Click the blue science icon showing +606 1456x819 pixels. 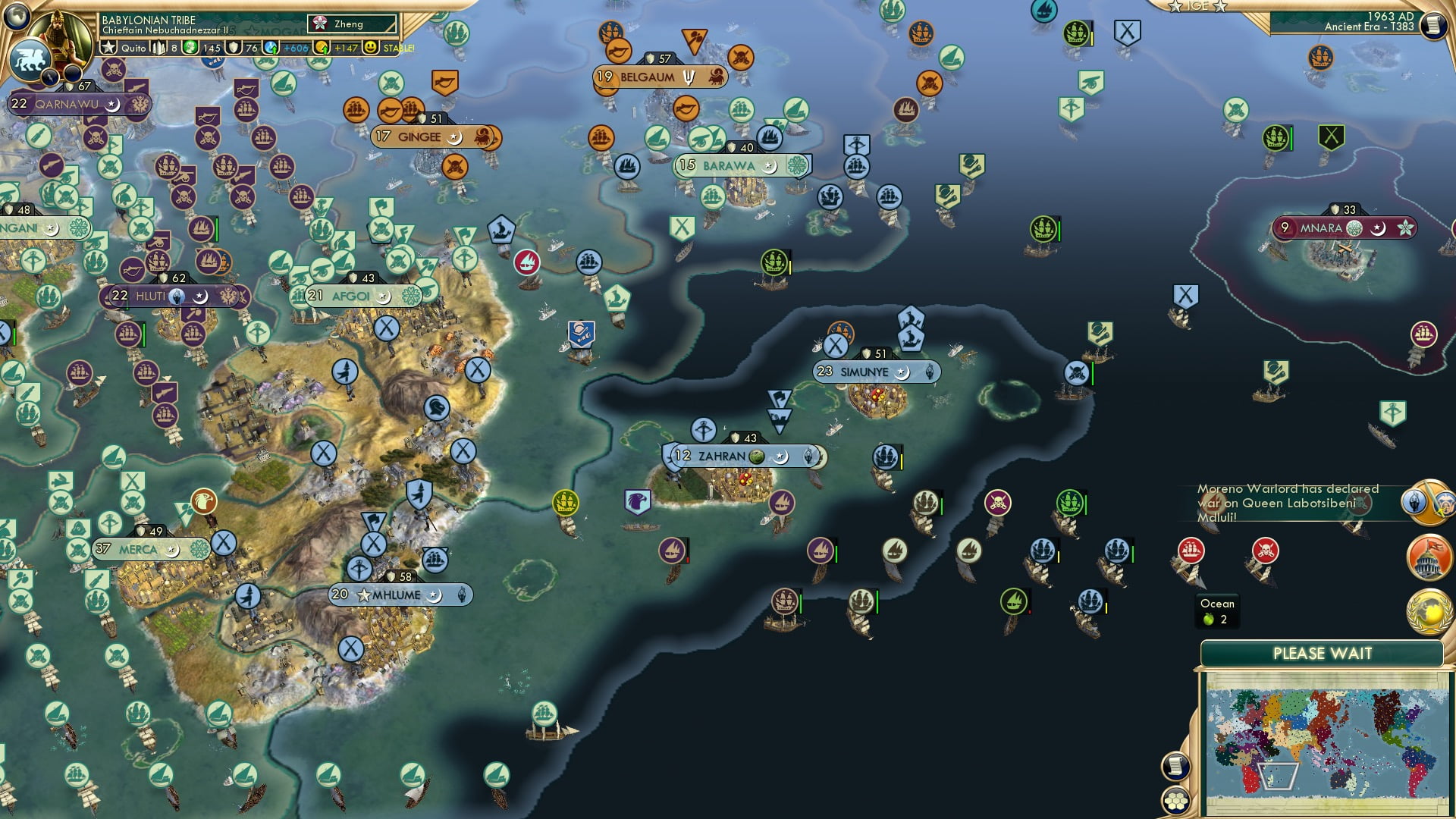[x=271, y=48]
